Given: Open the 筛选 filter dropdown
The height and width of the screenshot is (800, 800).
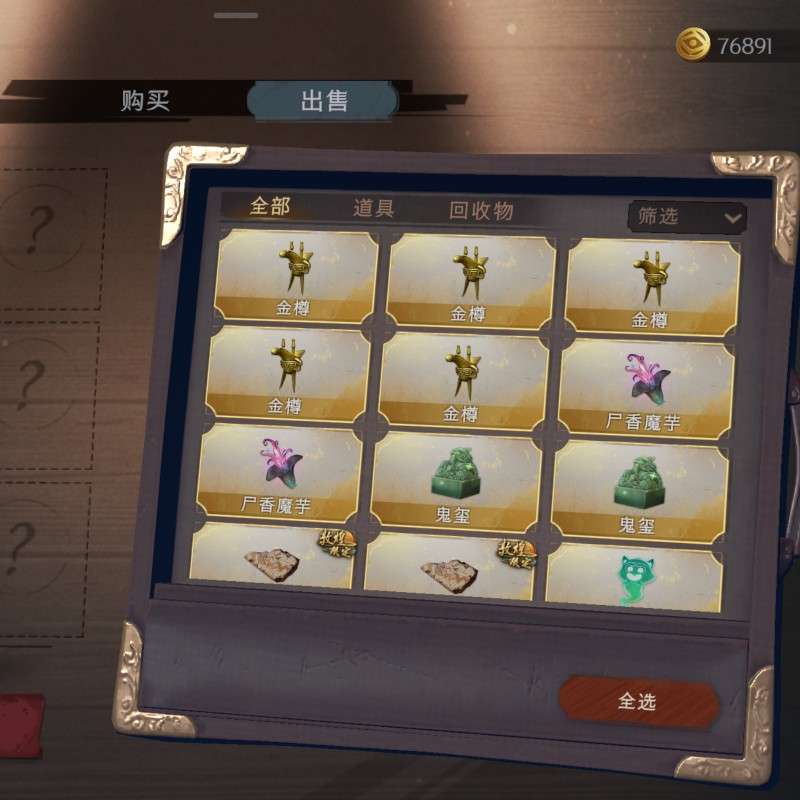Looking at the screenshot, I should [686, 216].
